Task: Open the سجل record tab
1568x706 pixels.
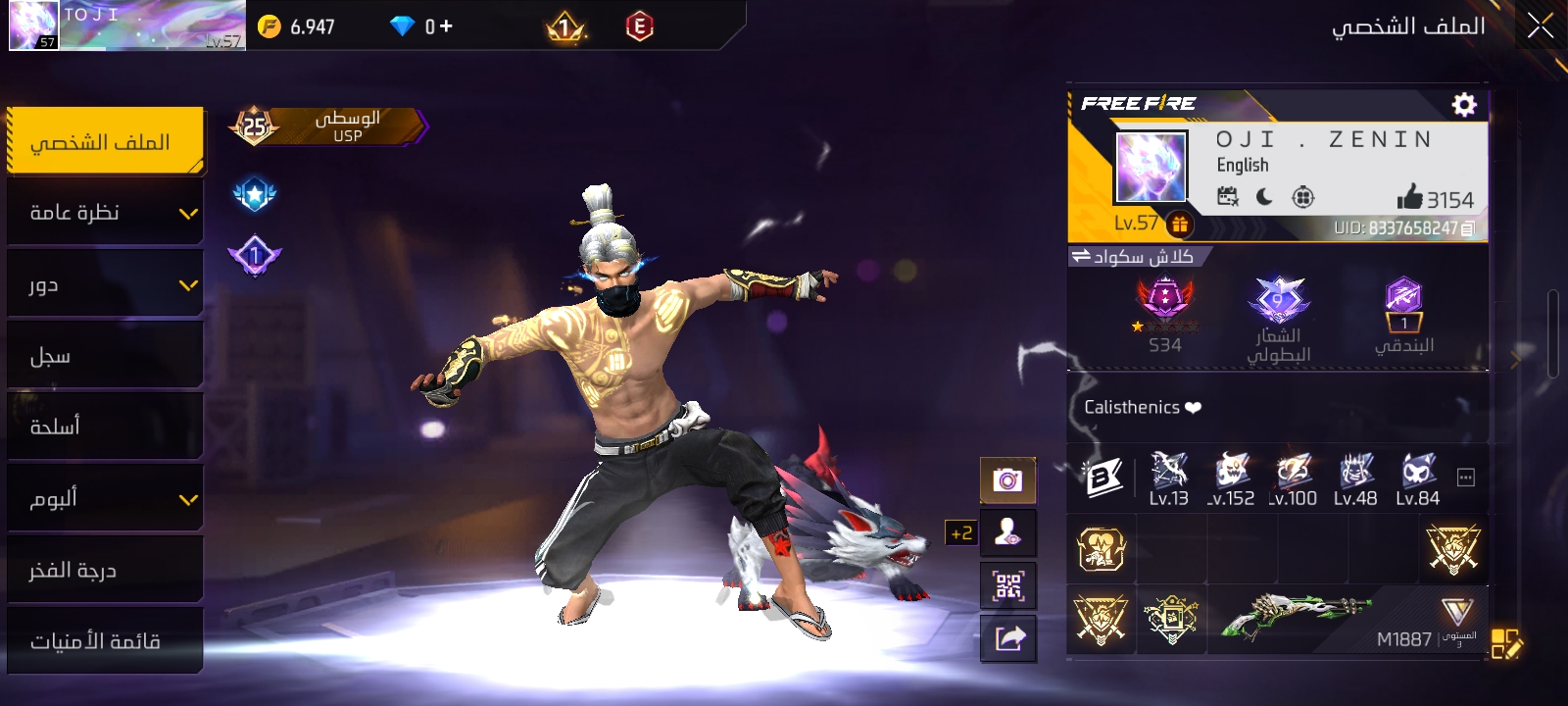Action: [105, 356]
